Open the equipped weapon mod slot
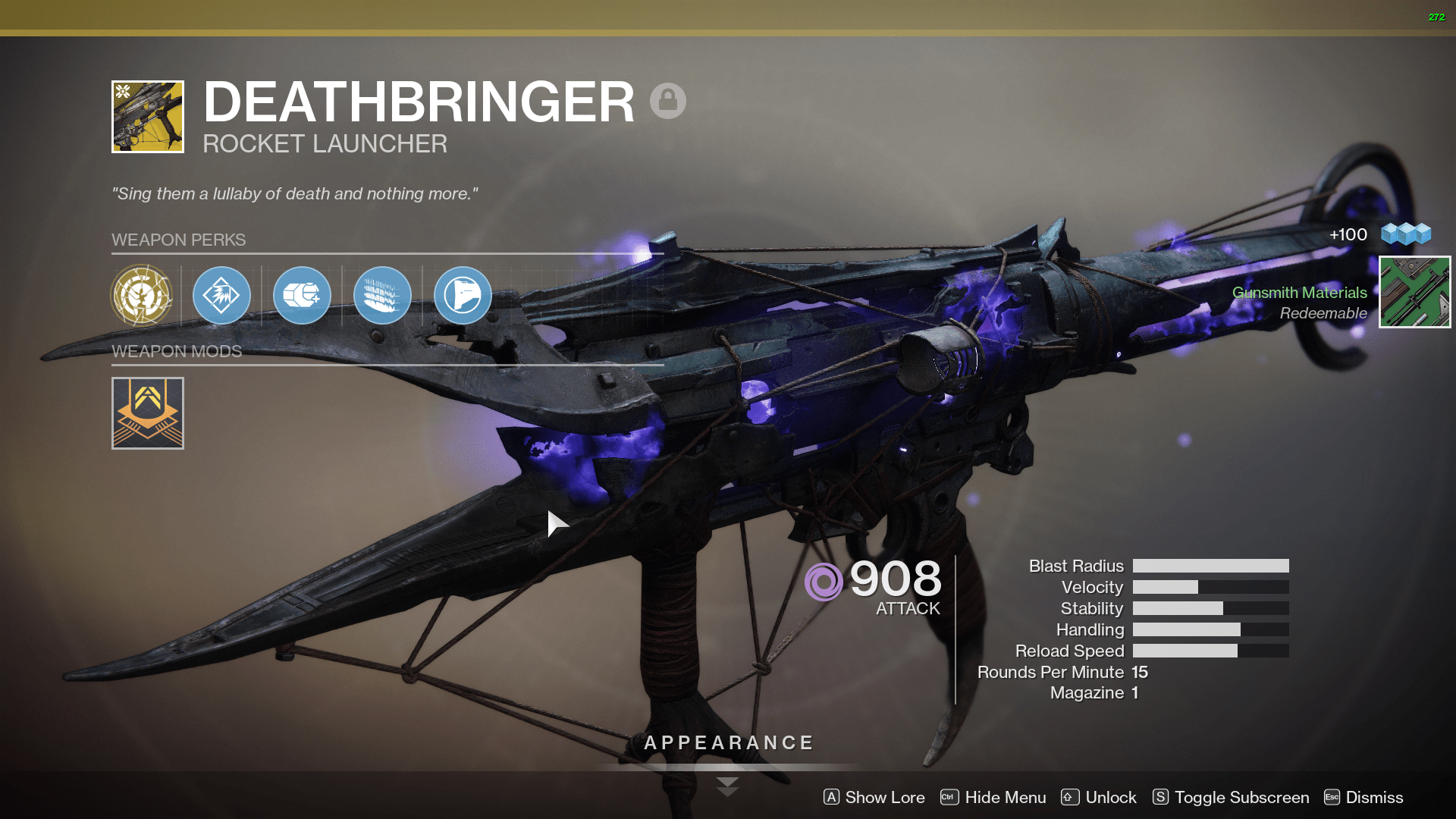1456x819 pixels. [x=147, y=413]
